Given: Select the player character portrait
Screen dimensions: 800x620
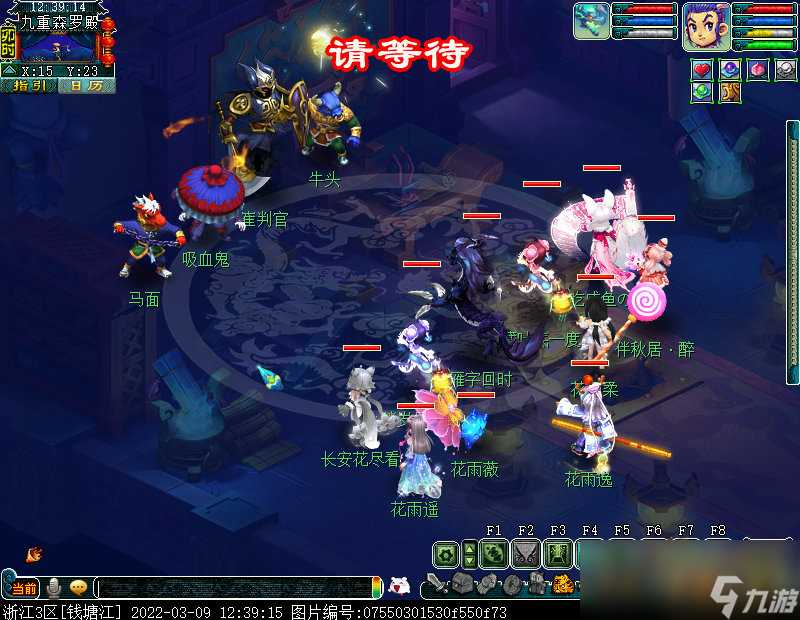Looking at the screenshot, I should (706, 26).
